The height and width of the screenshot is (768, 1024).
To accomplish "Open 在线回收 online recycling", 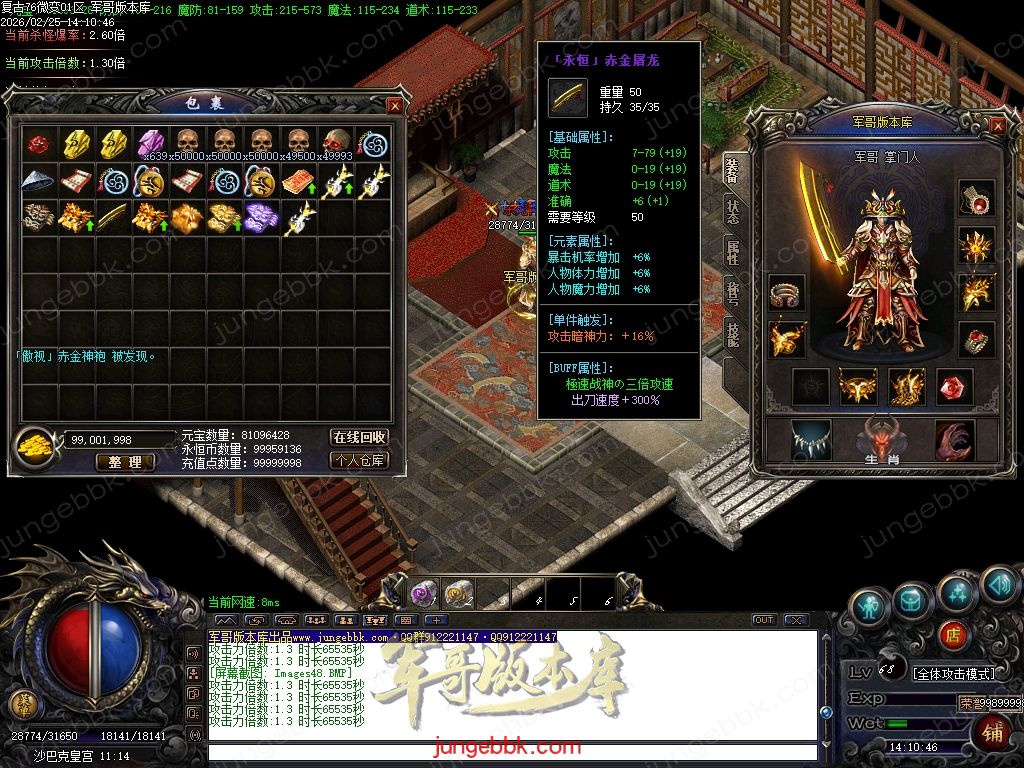I will coord(359,437).
